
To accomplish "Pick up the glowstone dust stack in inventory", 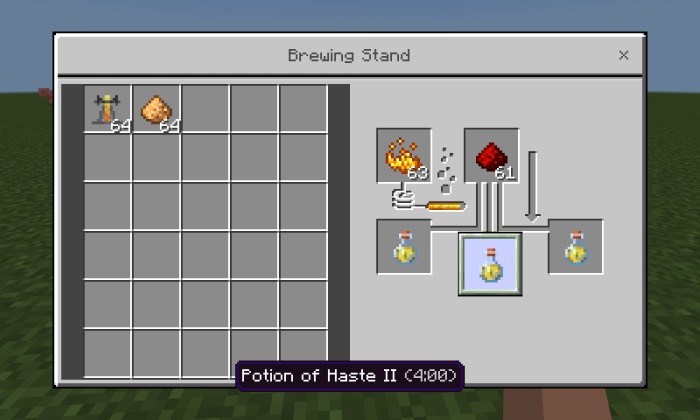I will coord(156,109).
